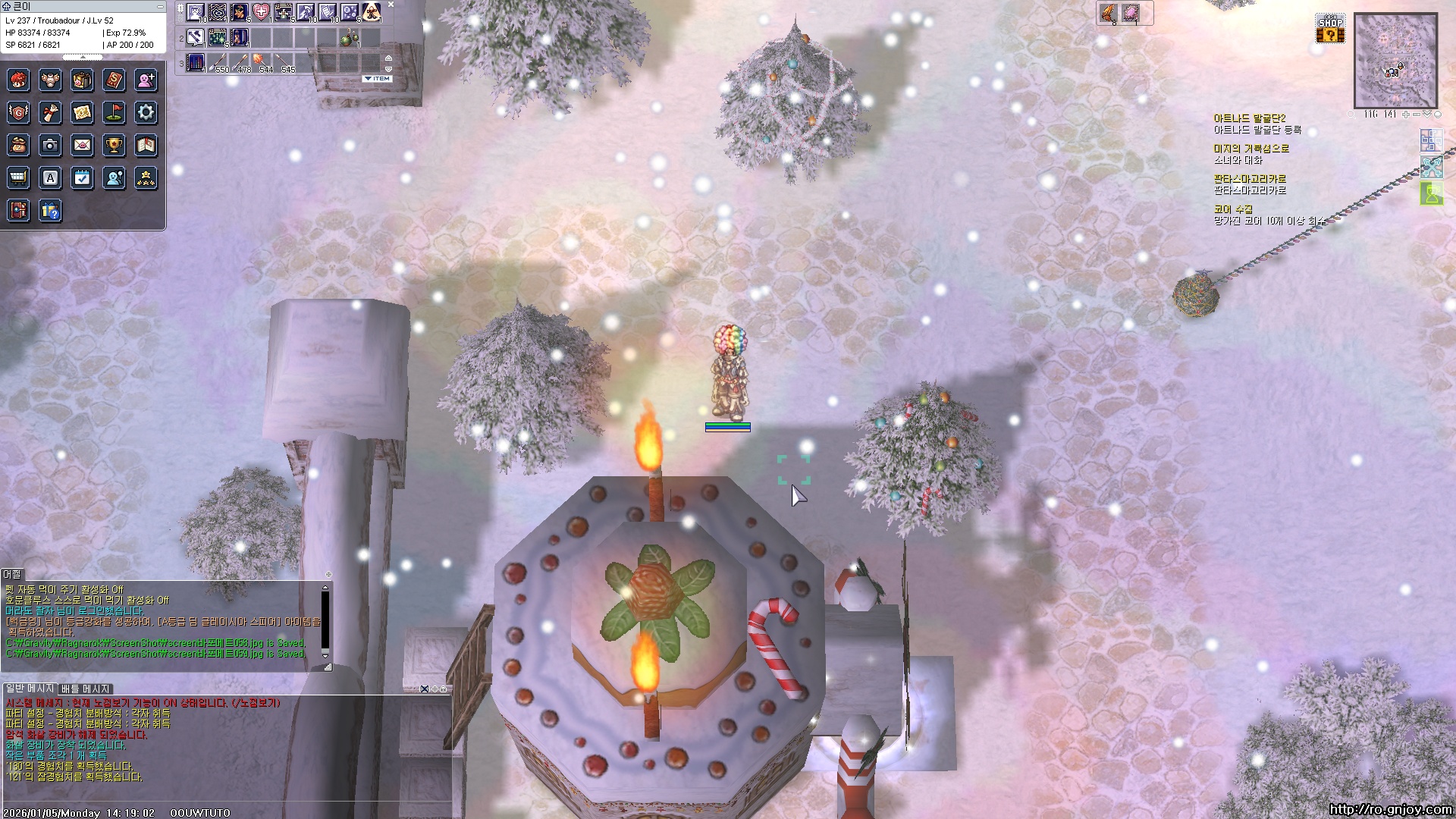The width and height of the screenshot is (1456, 819).
Task: Open the calendar attendance check icon
Action: pos(82,178)
